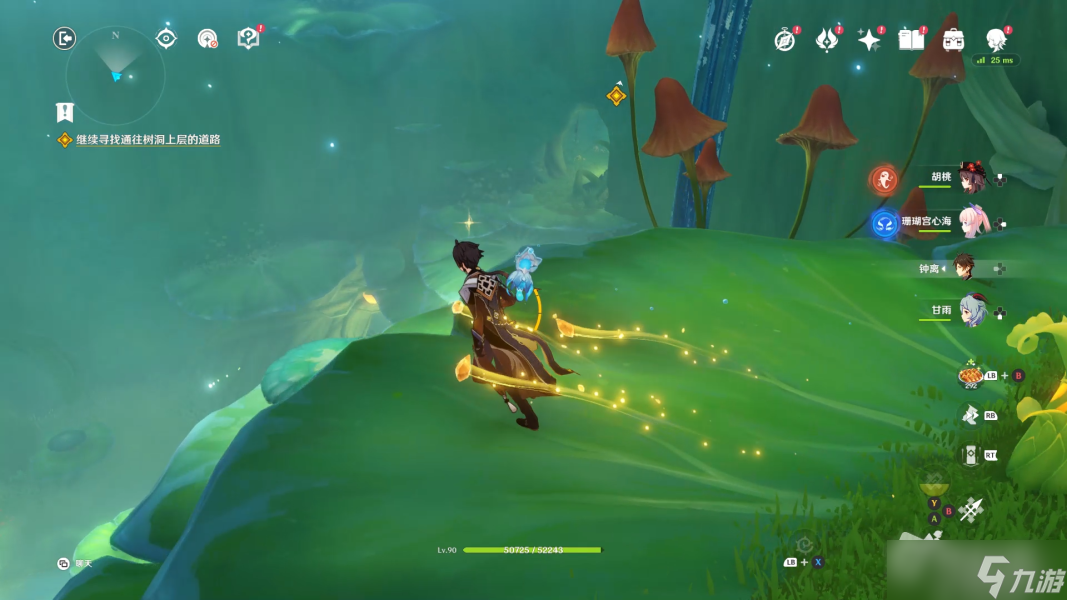This screenshot has width=1067, height=600.
Task: Click the exit door icon beside the minimap
Action: 65,39
